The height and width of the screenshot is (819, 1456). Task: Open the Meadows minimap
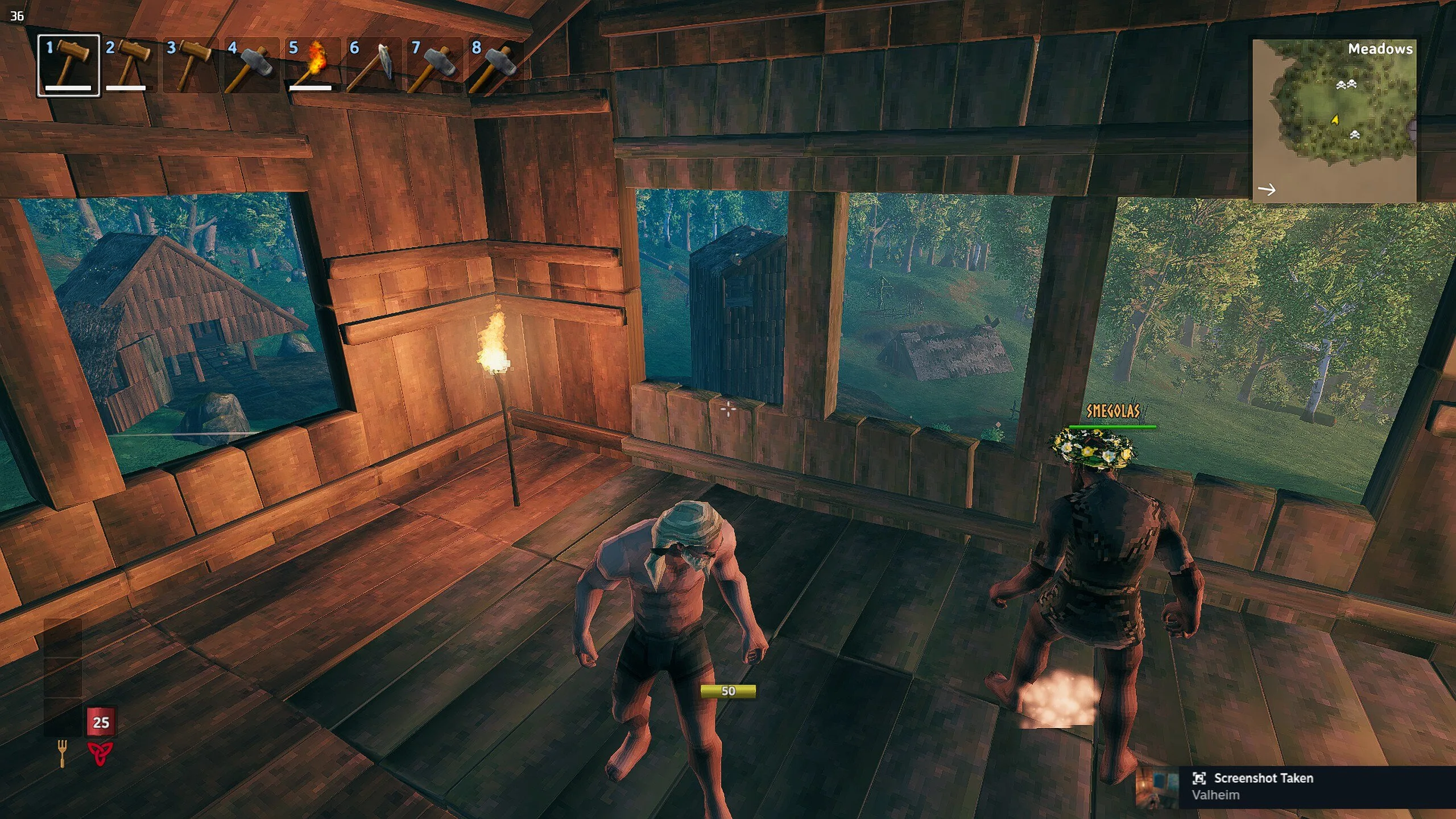point(1334,121)
